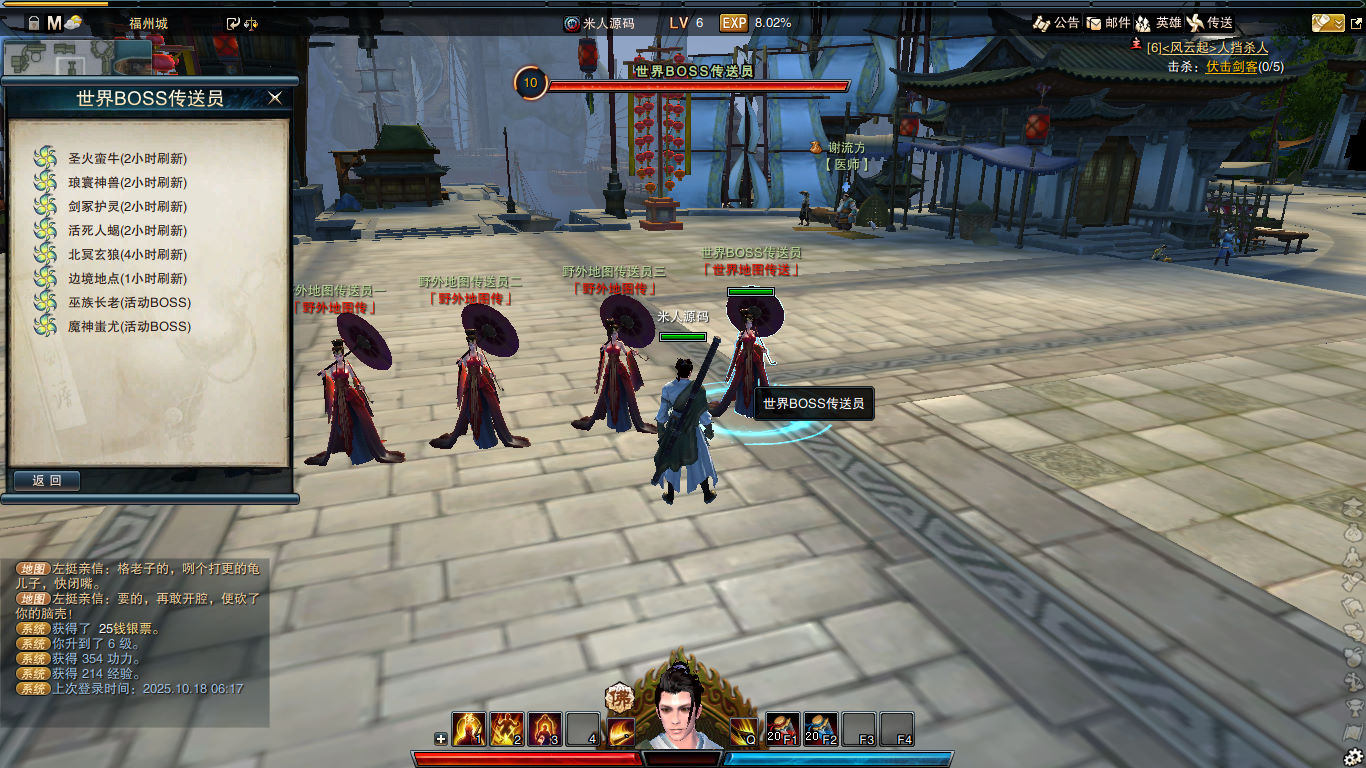Choose 魔神蚩尤 event boss entry
Screen dimensions: 1366x768
(x=129, y=326)
